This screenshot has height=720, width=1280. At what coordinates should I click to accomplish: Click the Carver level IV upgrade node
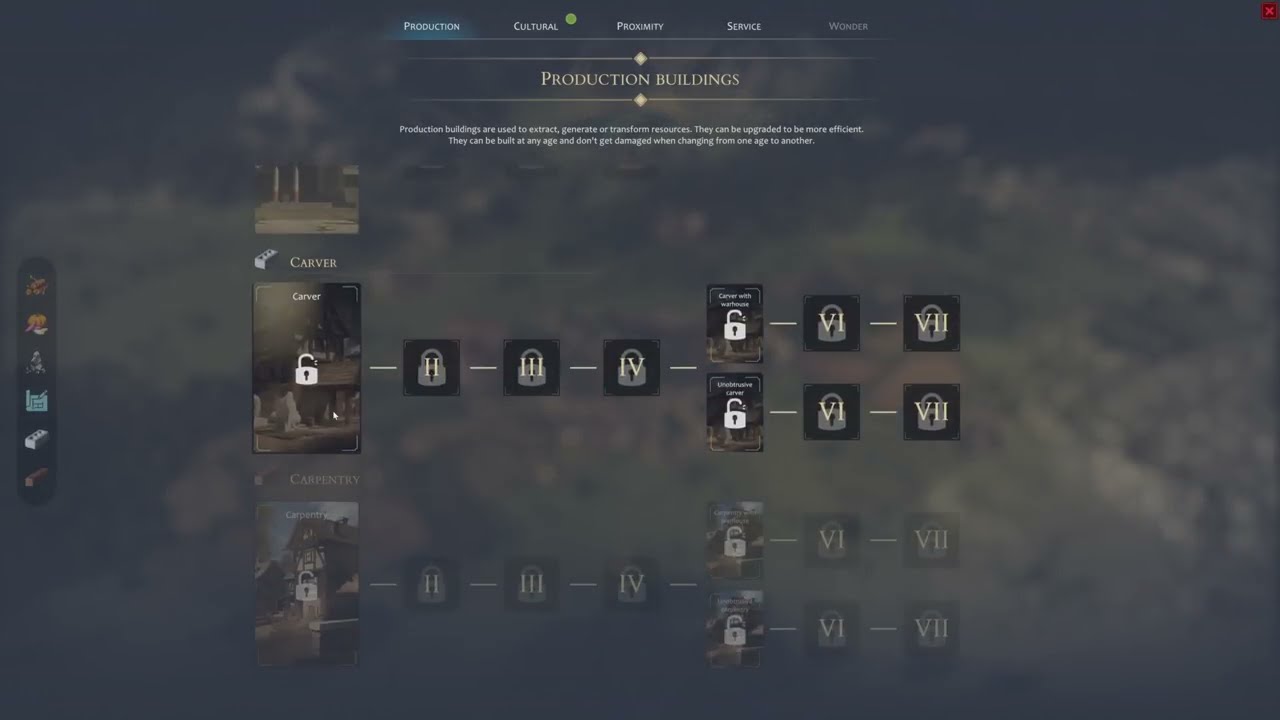[x=631, y=367]
